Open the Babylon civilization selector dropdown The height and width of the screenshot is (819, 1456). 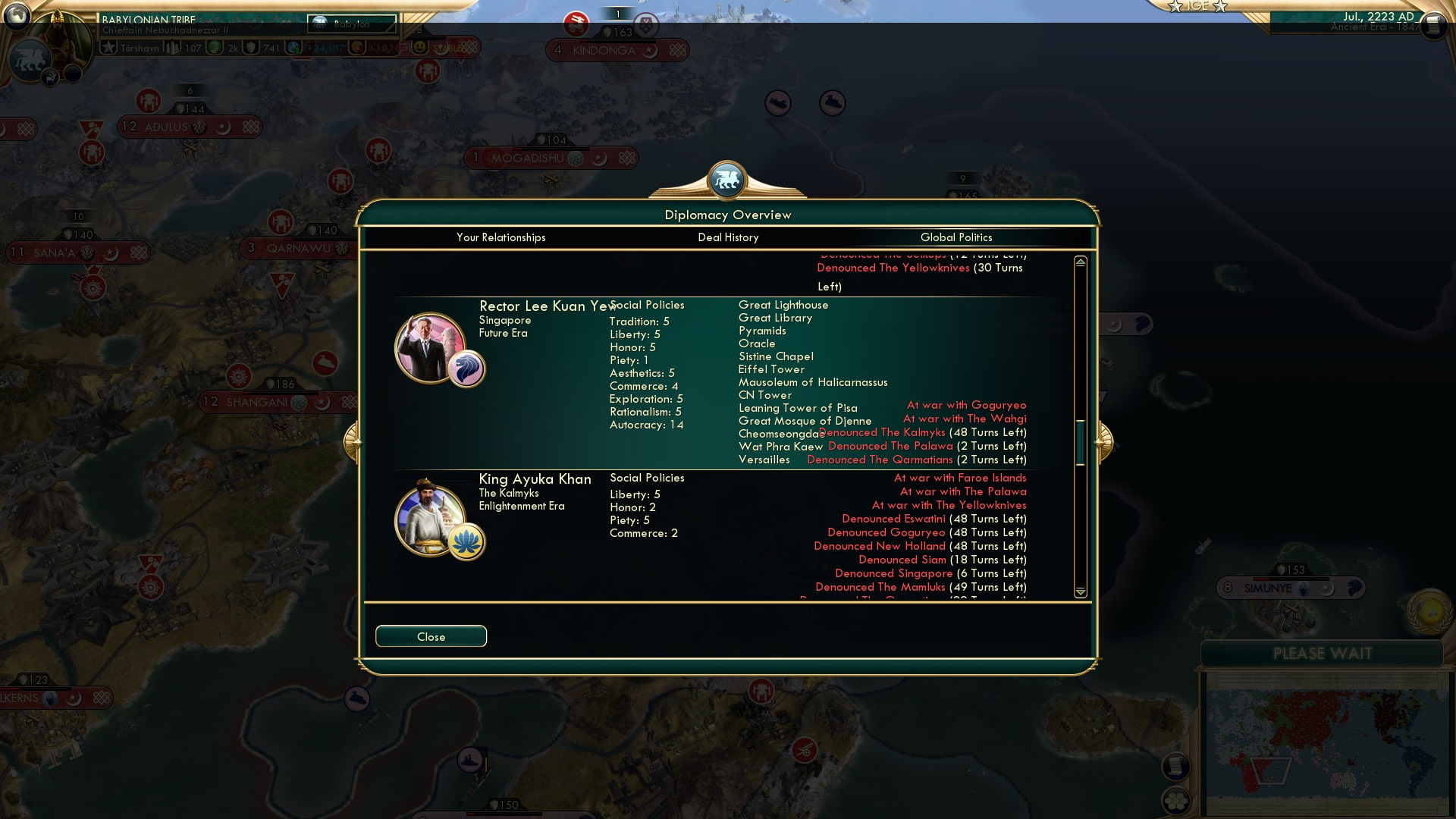pos(353,24)
